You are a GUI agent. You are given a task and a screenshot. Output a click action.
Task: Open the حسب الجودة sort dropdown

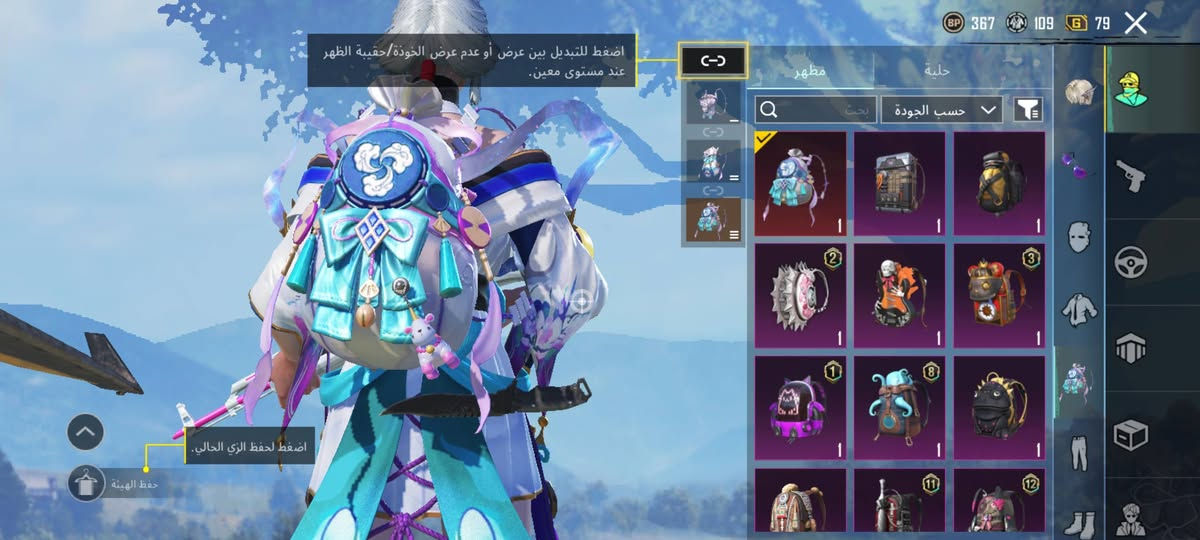point(941,109)
